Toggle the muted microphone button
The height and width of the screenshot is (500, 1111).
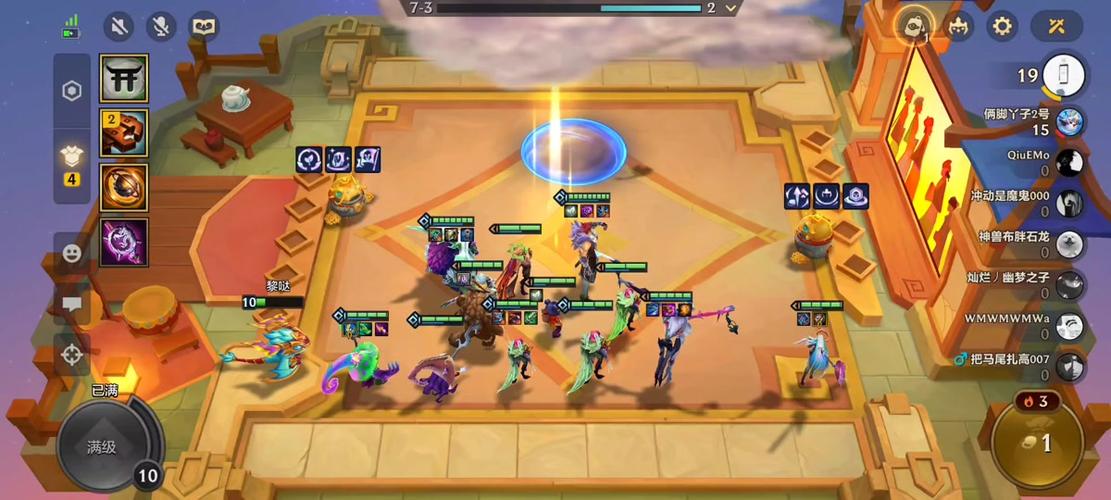(161, 27)
